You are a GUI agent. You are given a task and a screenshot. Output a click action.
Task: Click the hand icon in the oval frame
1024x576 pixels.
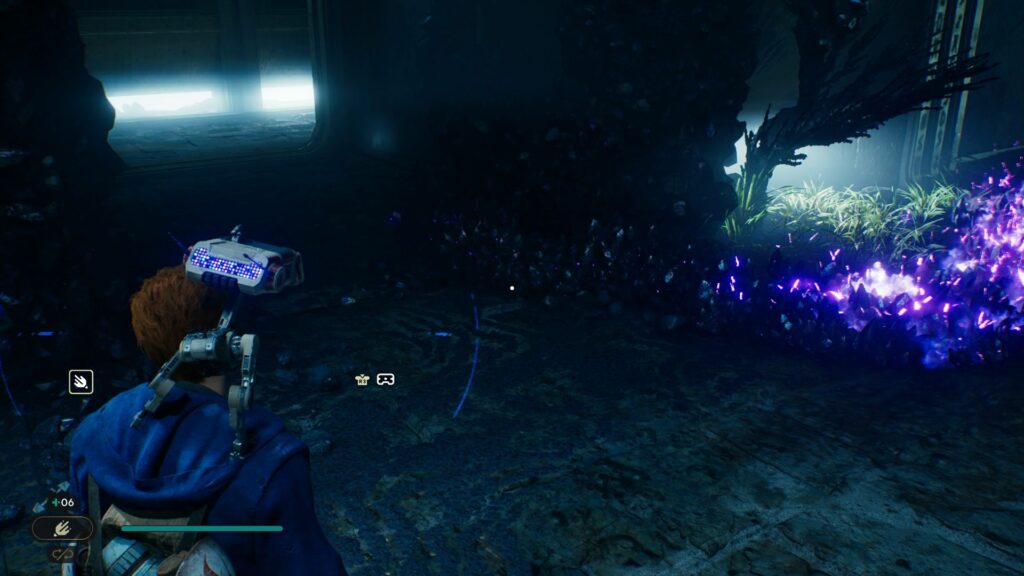(62, 528)
